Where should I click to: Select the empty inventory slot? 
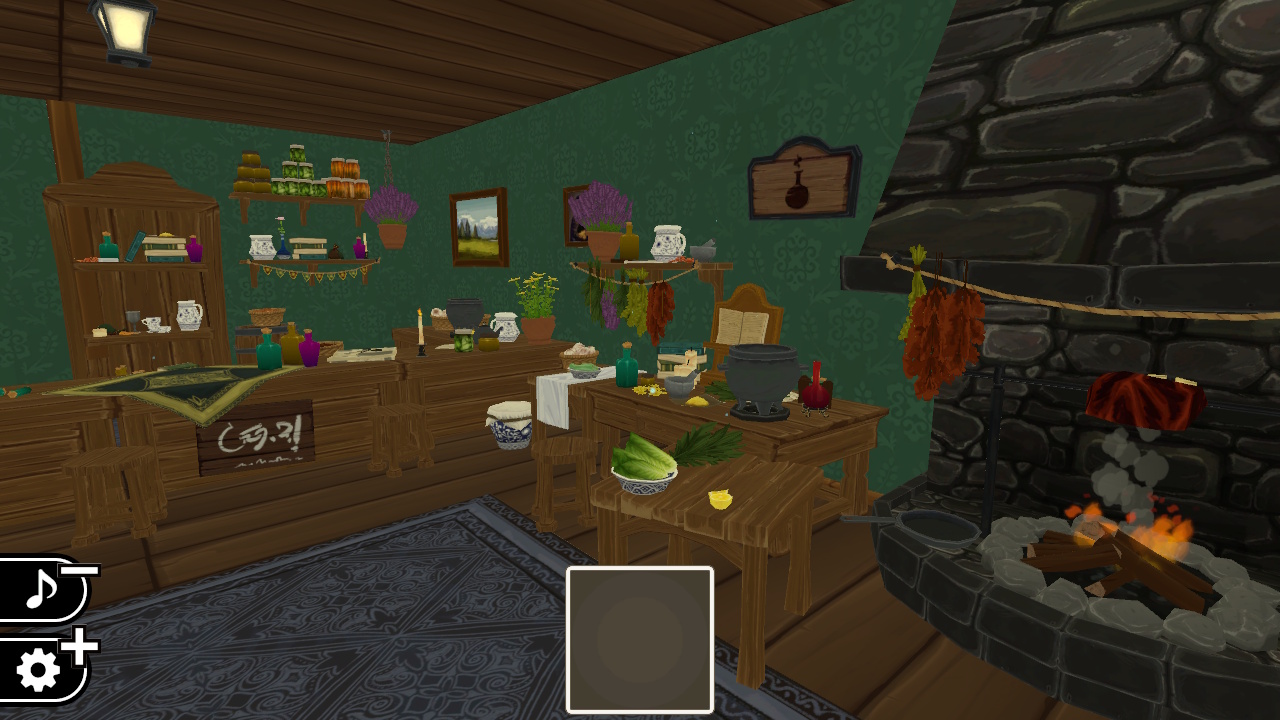point(639,637)
